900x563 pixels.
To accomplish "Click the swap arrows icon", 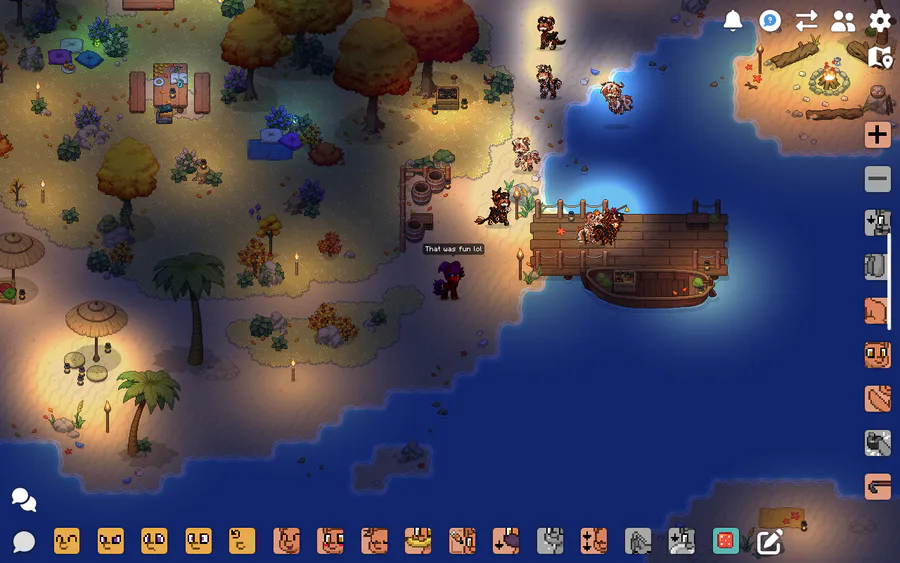I will [806, 21].
